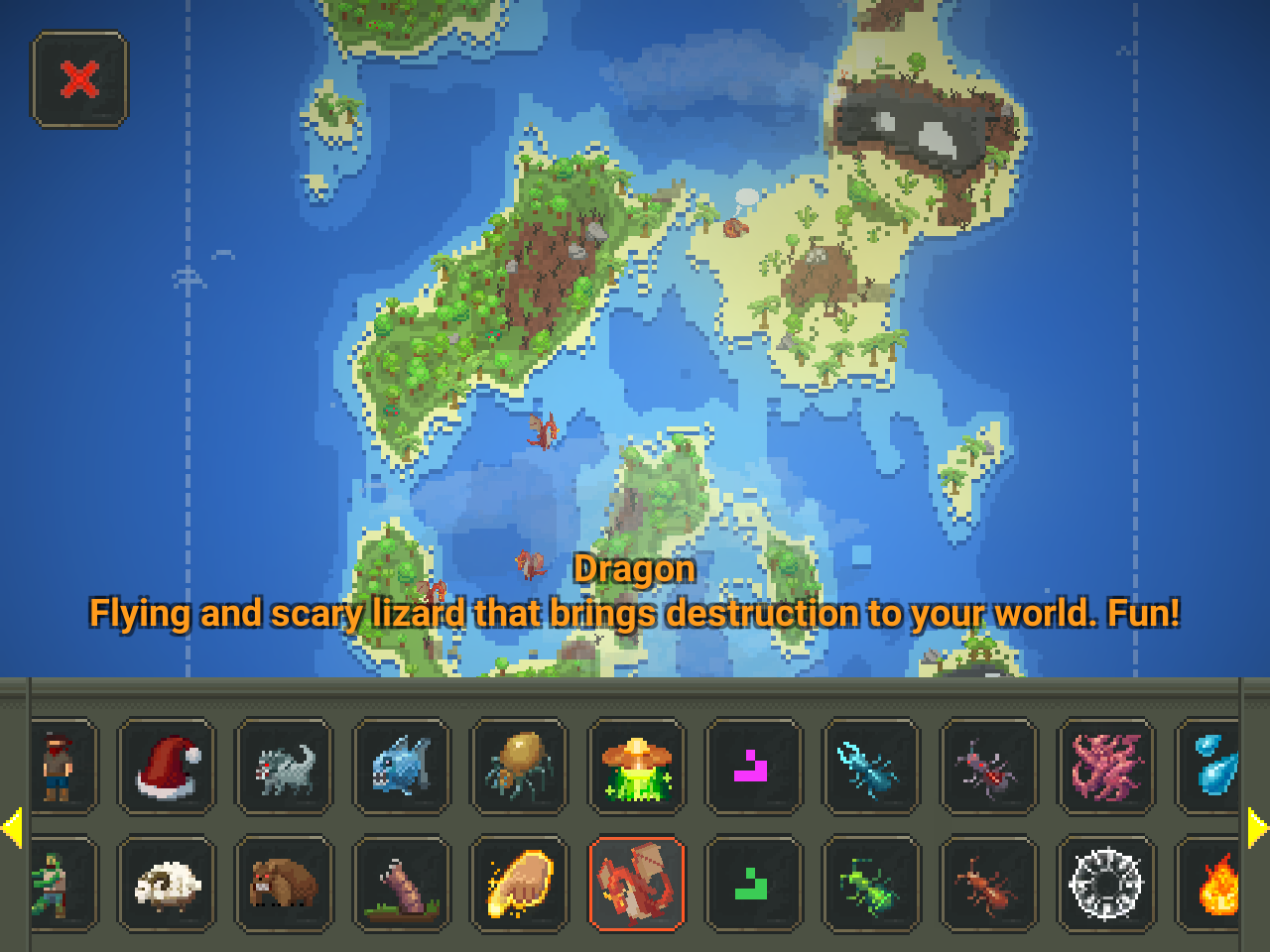Select the golden spider creature
The height and width of the screenshot is (952, 1270).
[519, 767]
